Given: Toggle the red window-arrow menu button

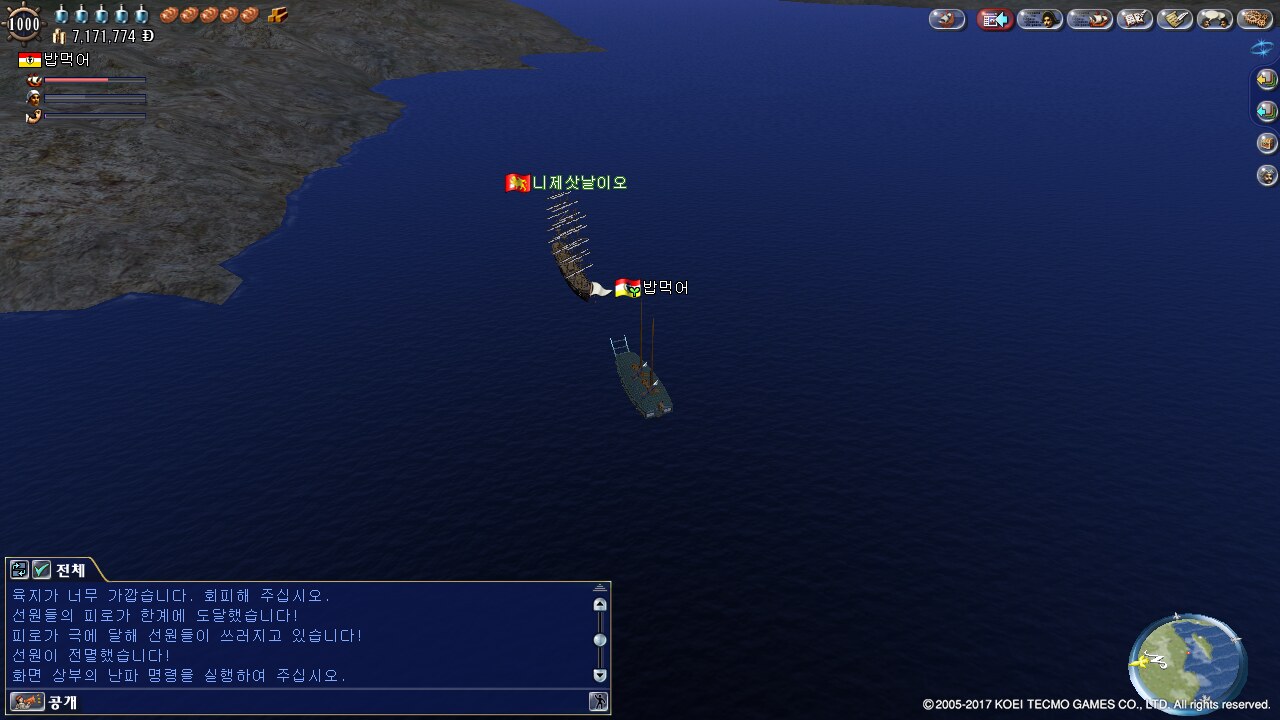Looking at the screenshot, I should pyautogui.click(x=995, y=19).
